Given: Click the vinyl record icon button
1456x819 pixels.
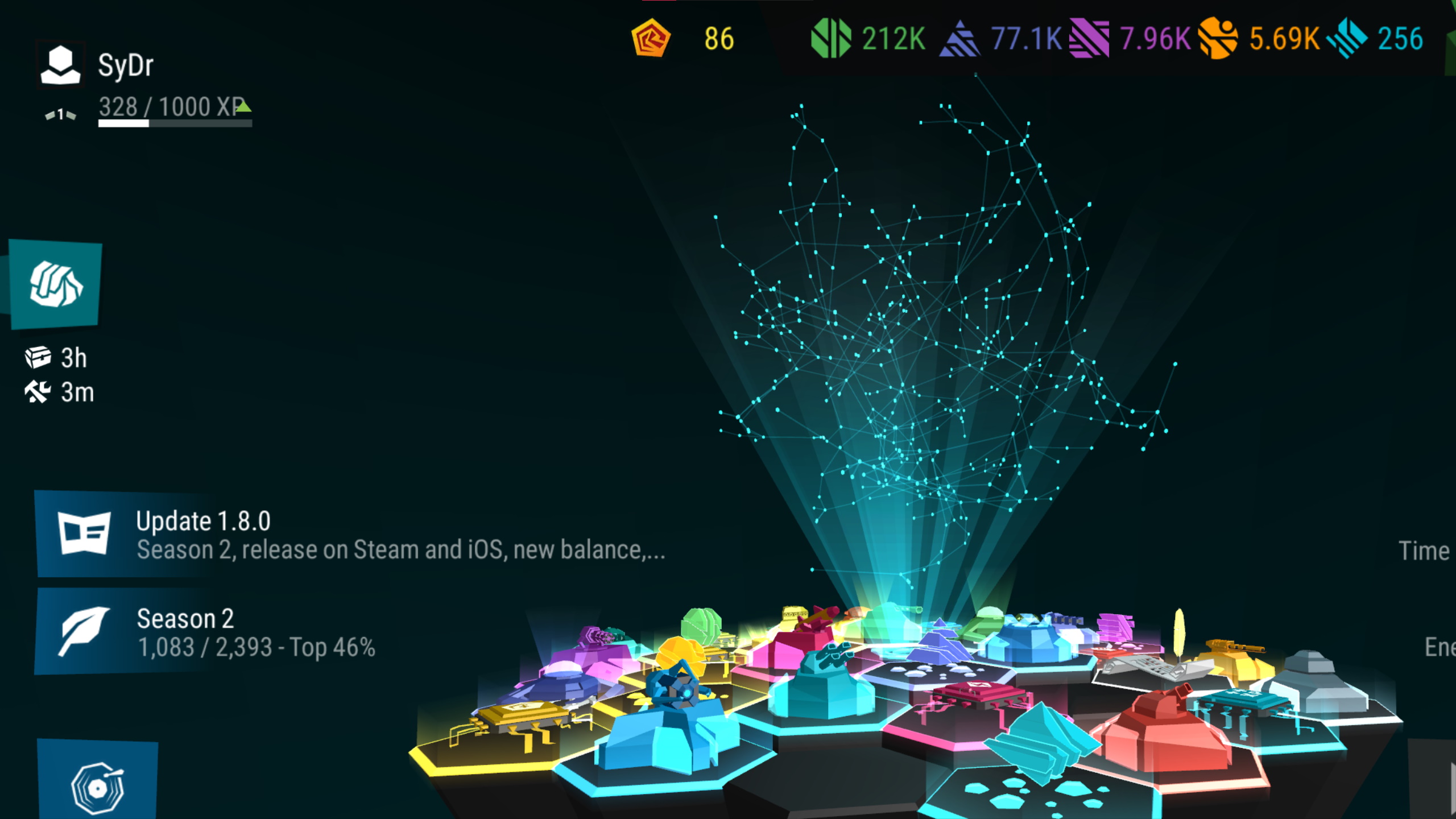Looking at the screenshot, I should (97, 785).
